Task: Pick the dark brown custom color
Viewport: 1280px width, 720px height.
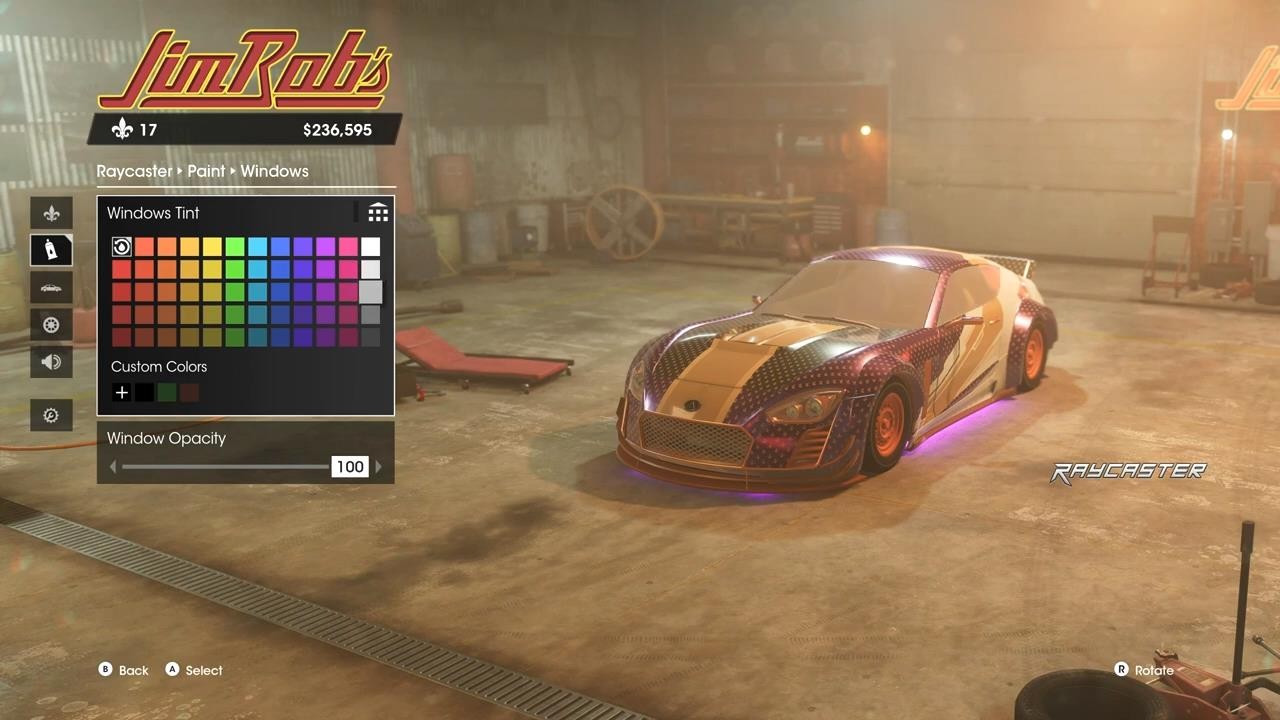Action: coord(189,393)
